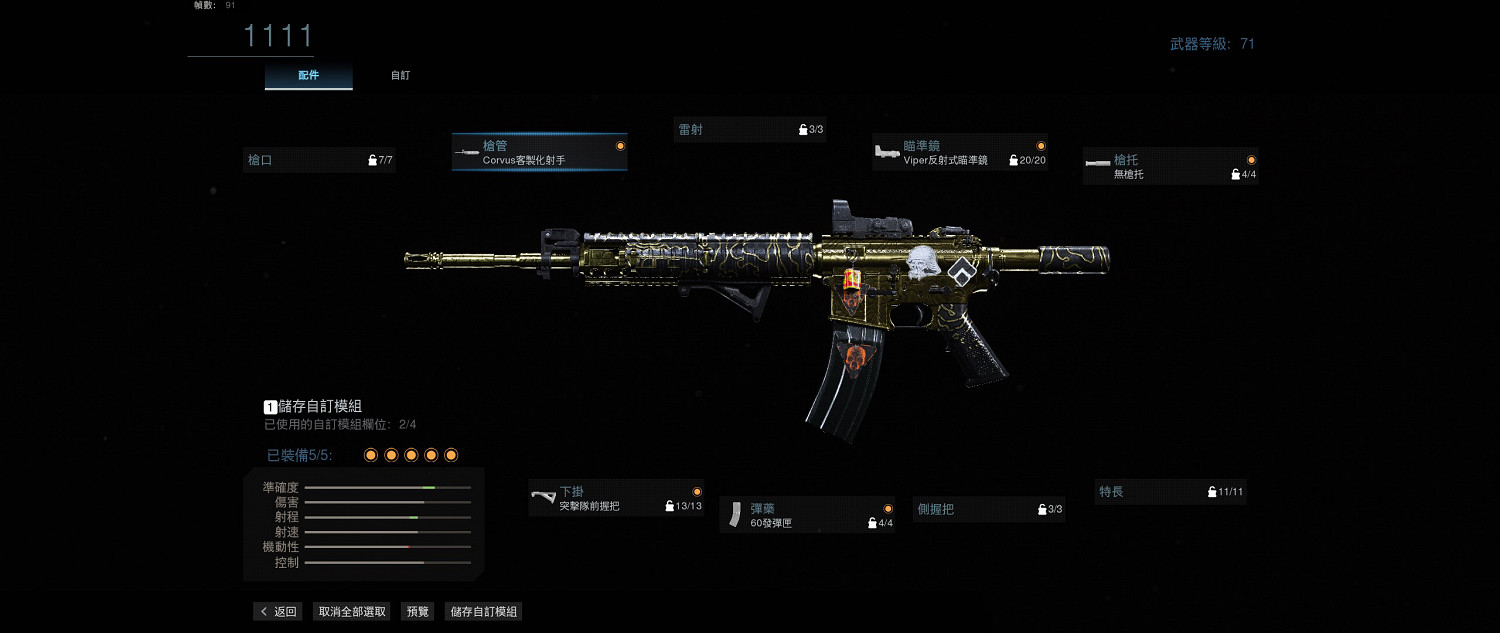The height and width of the screenshot is (633, 1500).
Task: Open the 瞄準鏡 Viper optic slot
Action: pyautogui.click(x=960, y=152)
